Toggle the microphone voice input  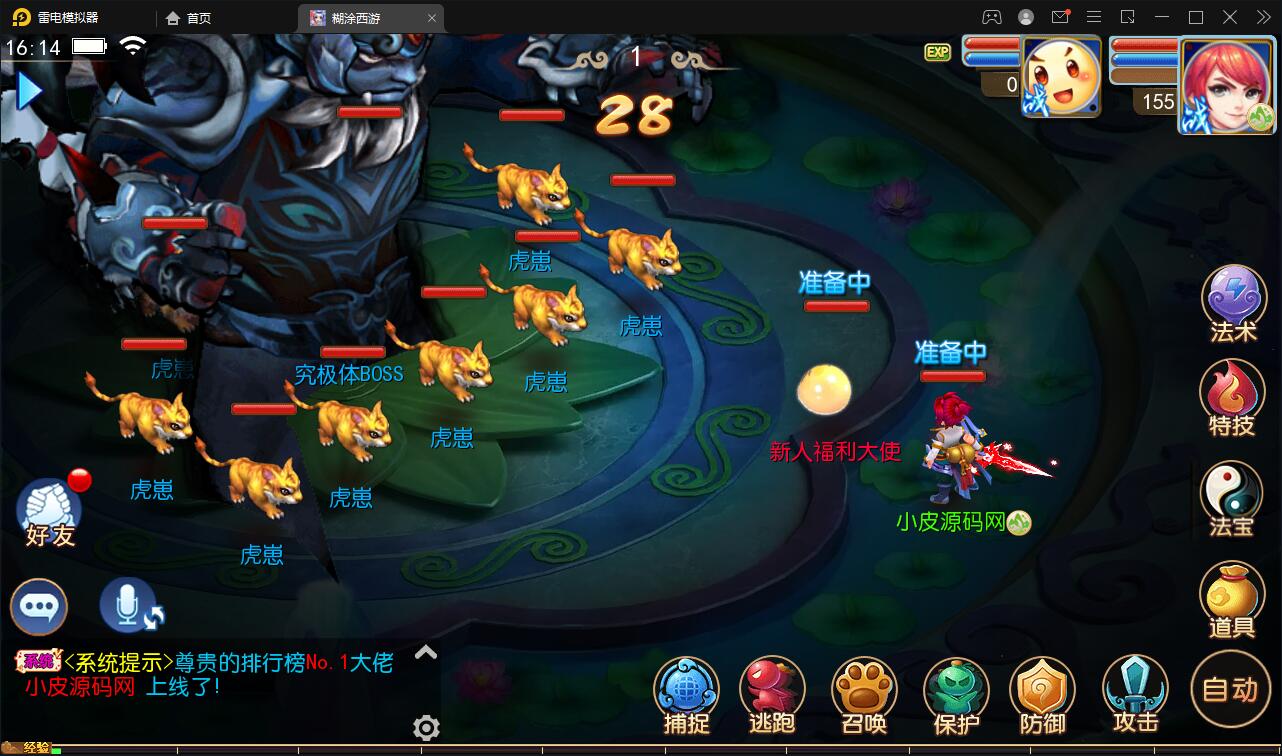tap(128, 606)
